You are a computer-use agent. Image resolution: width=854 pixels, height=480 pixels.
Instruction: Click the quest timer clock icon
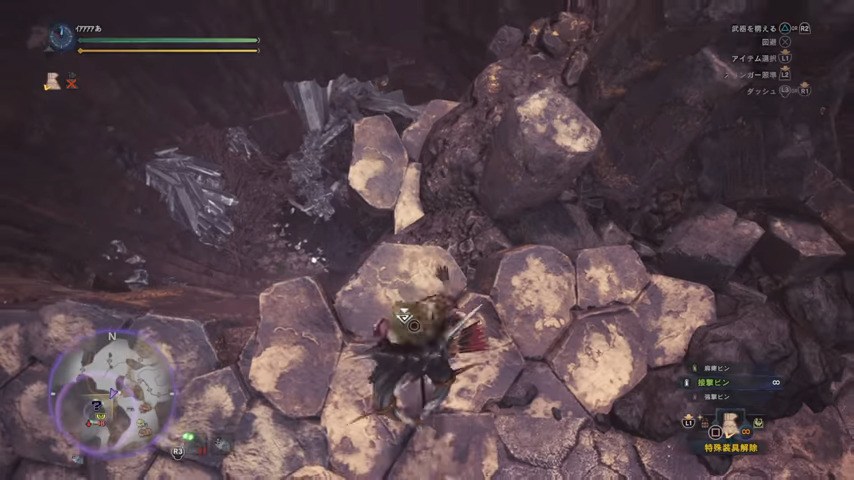click(60, 39)
